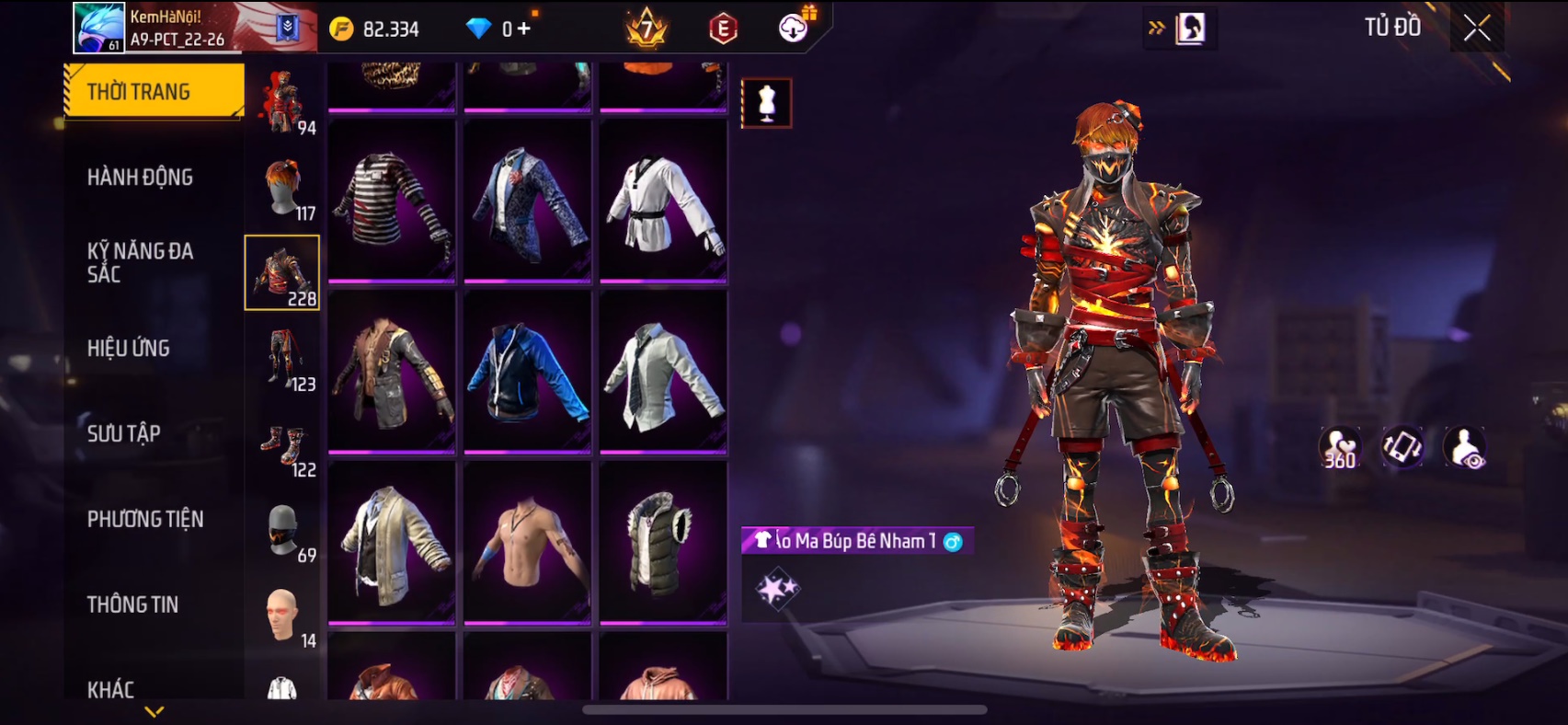Pick the shirtless torso skin
The height and width of the screenshot is (725, 1568).
(527, 543)
